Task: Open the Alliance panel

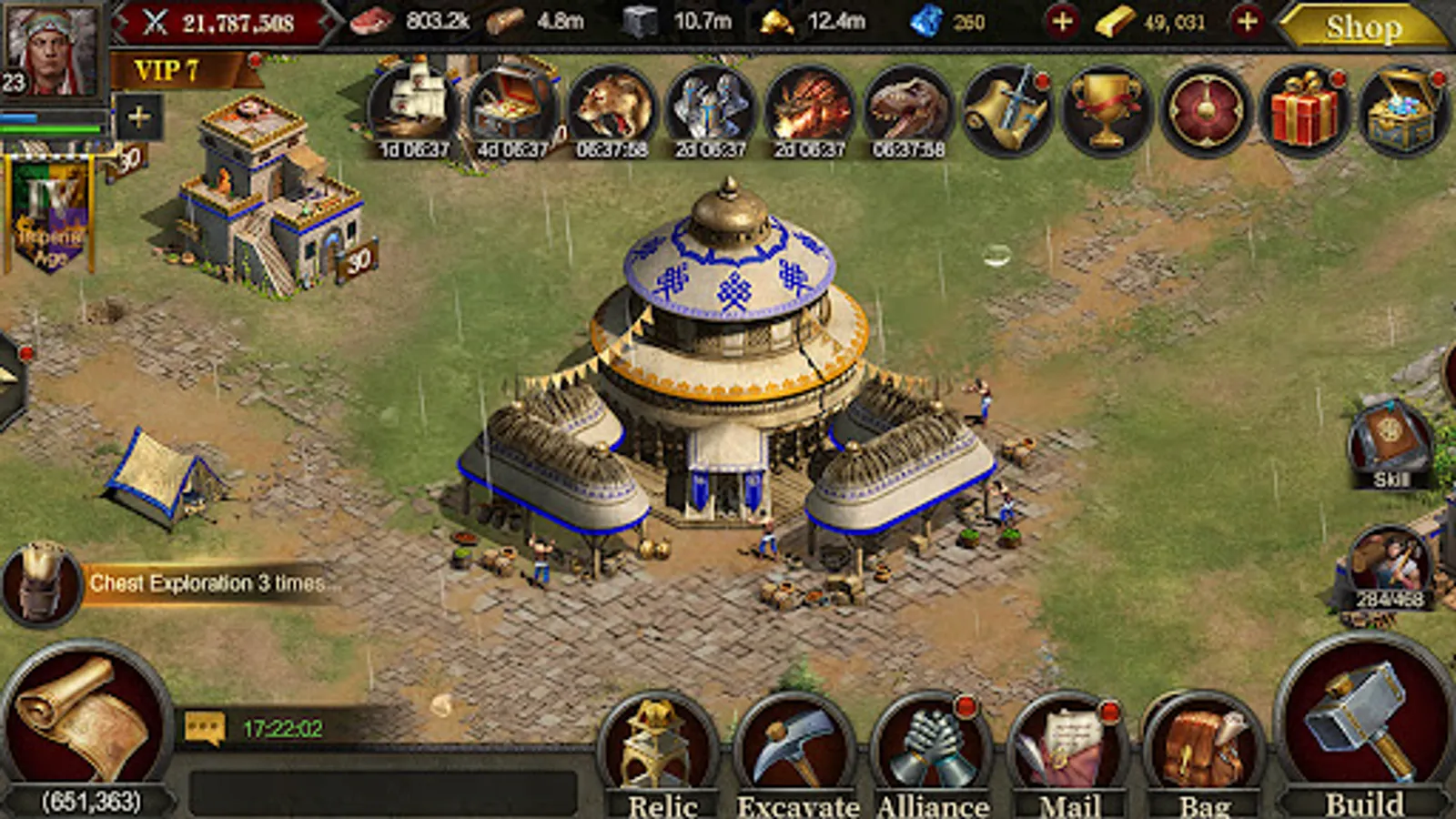Action: [x=932, y=751]
